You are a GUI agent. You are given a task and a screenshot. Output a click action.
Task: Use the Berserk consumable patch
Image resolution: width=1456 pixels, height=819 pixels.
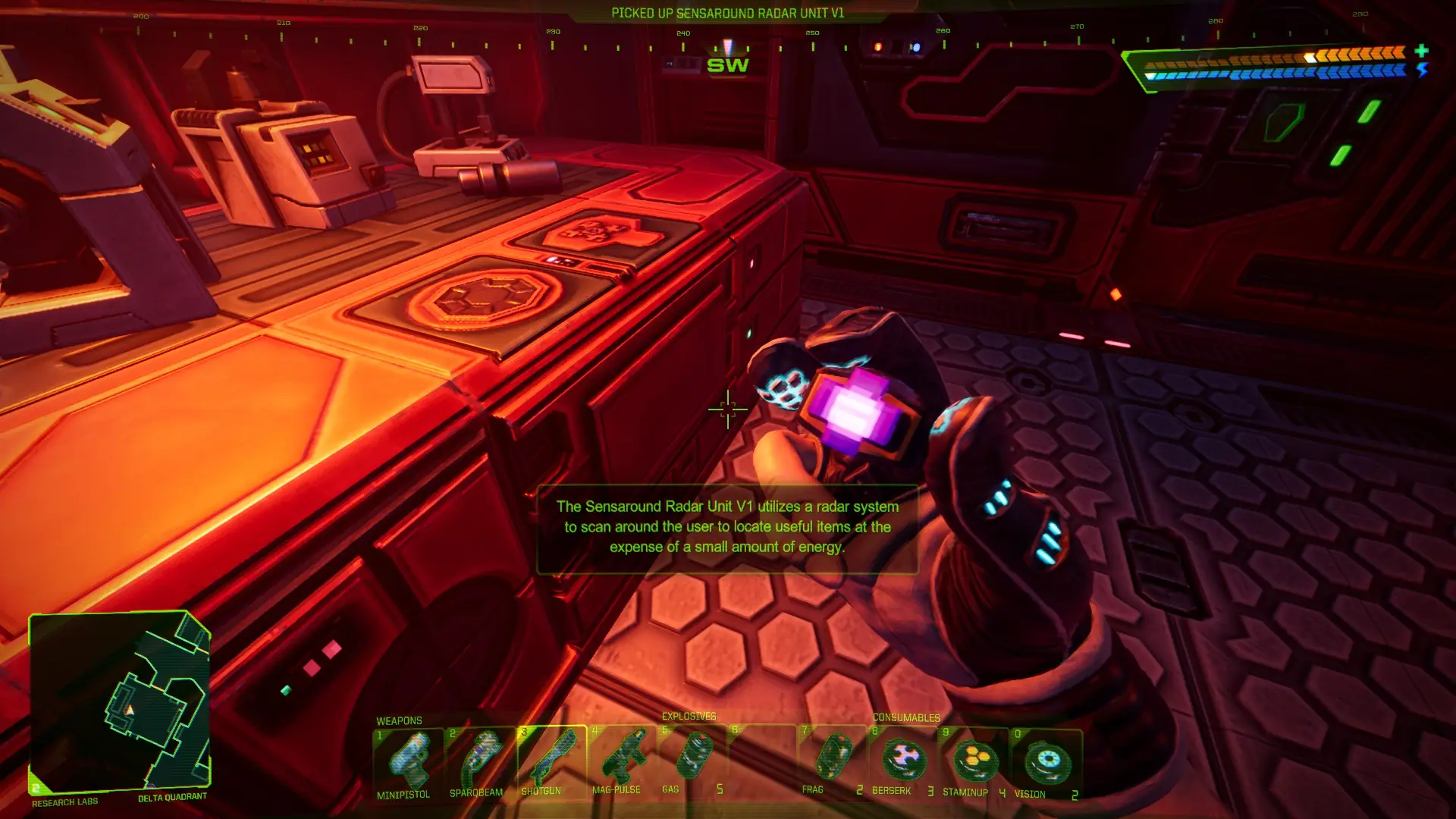click(904, 761)
